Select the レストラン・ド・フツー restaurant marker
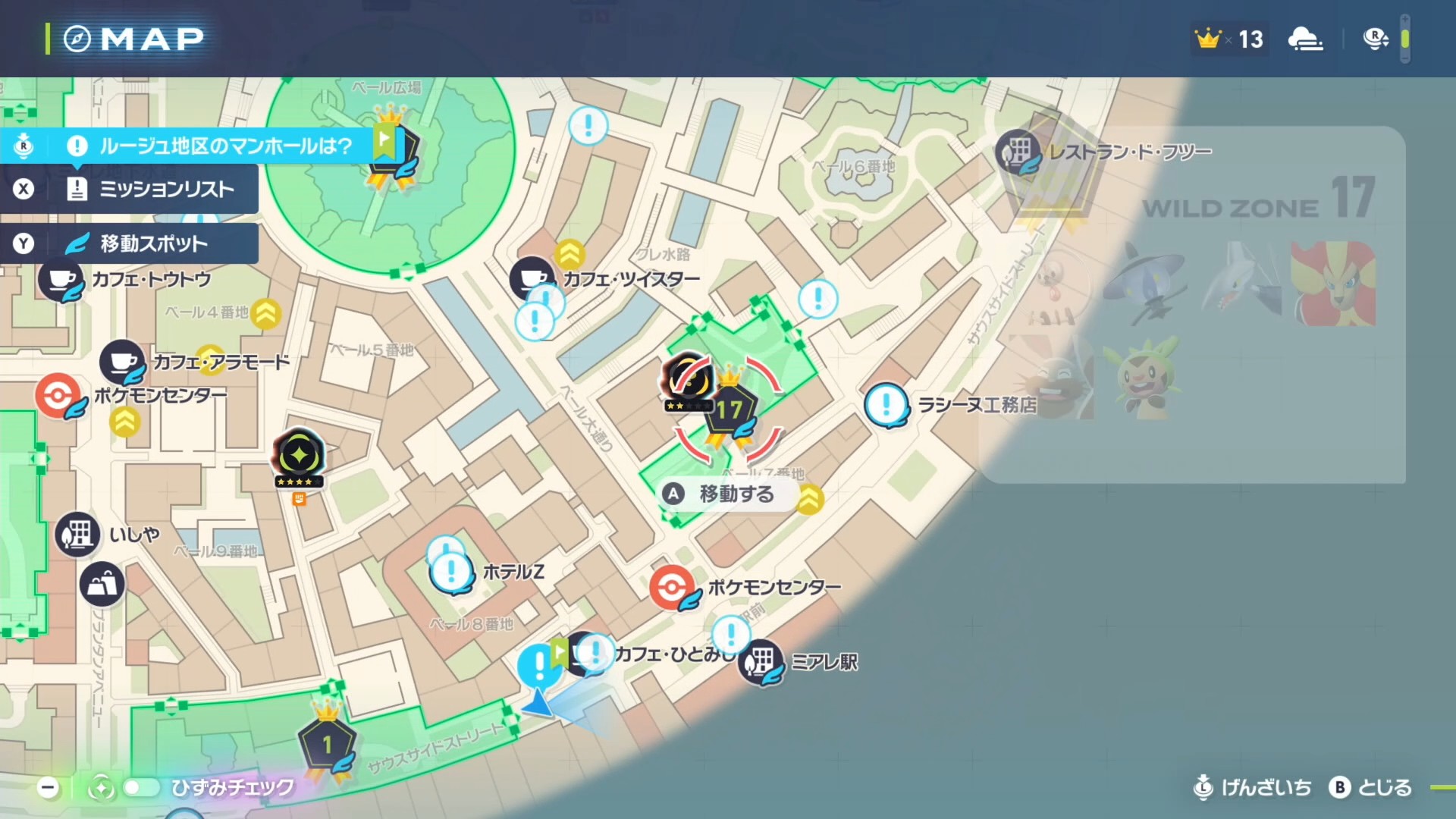The image size is (1456, 819). pos(1018,152)
